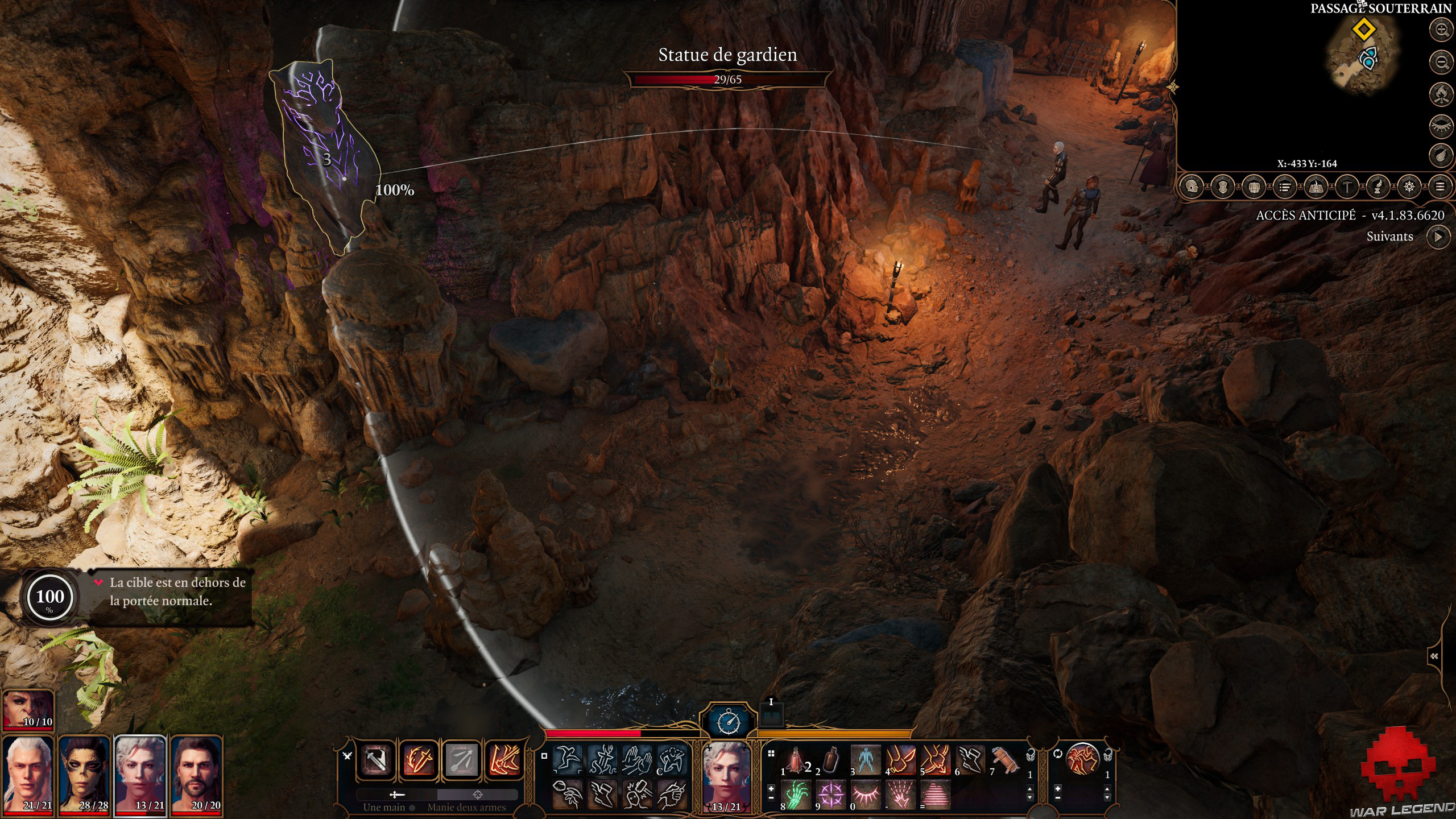Select the jump action icon

568,760
